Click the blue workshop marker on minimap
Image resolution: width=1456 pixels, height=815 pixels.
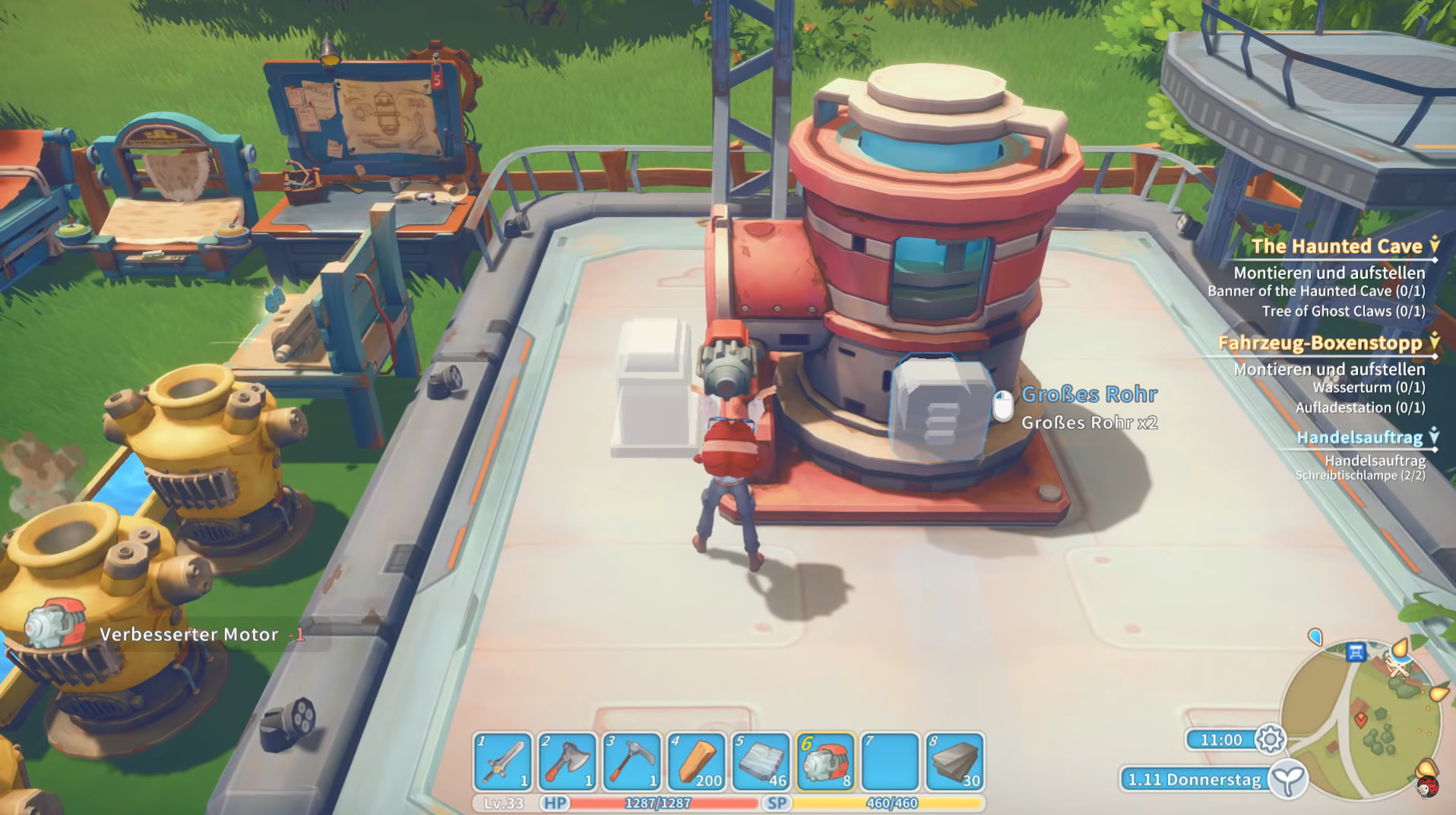click(1356, 651)
